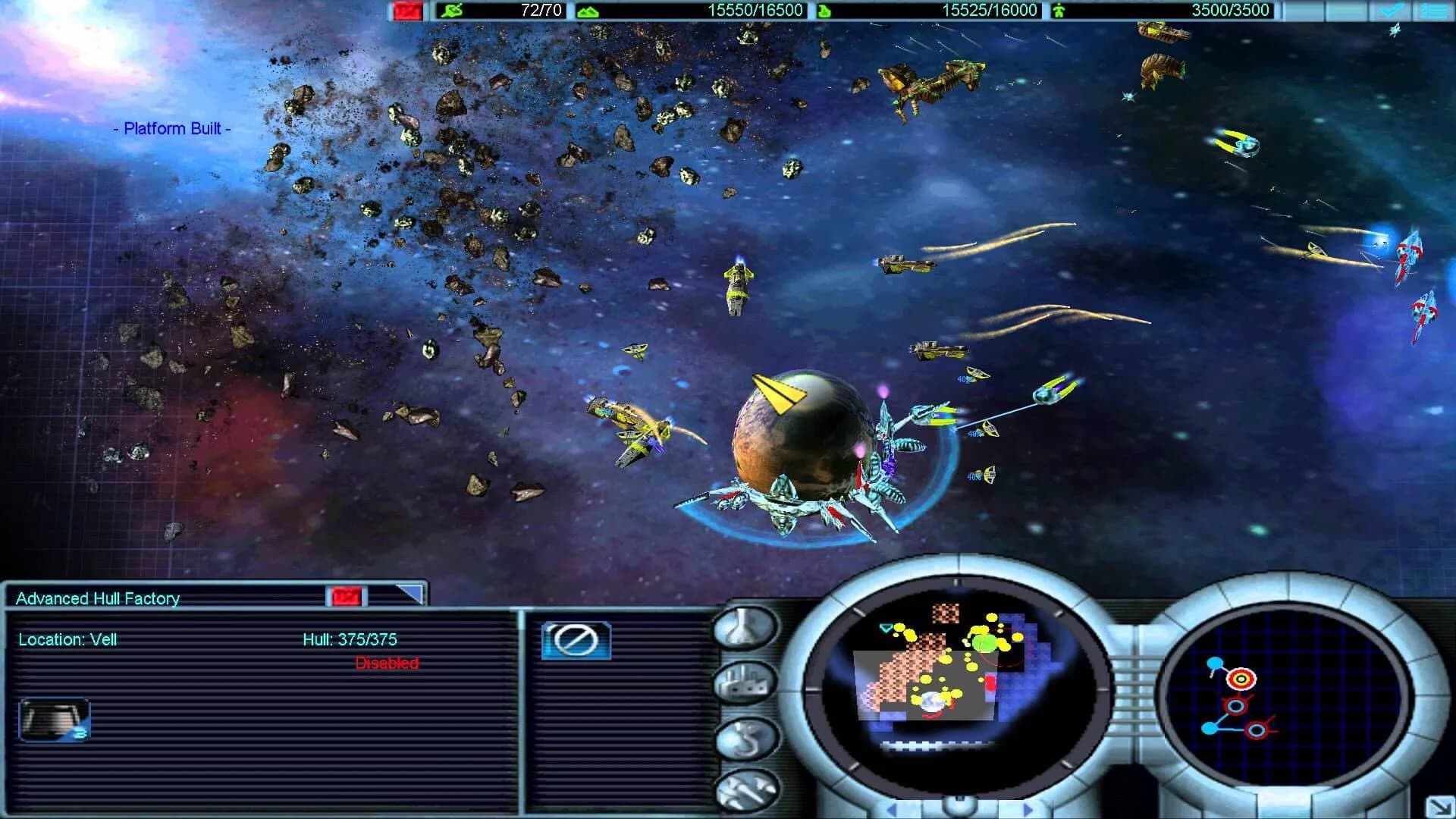Click the Location: Vell label

coord(67,639)
